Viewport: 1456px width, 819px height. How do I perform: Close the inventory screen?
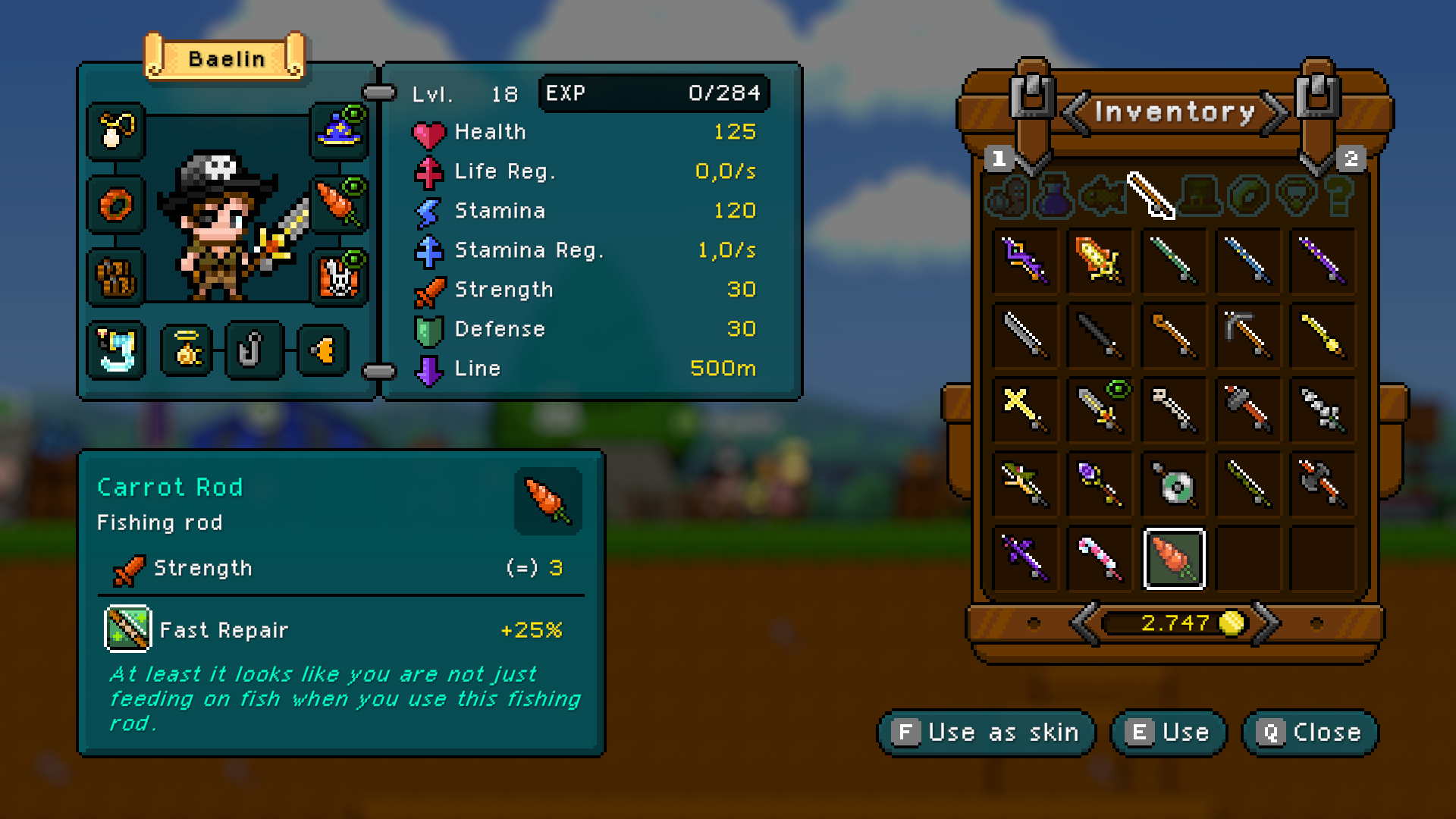(x=1310, y=733)
